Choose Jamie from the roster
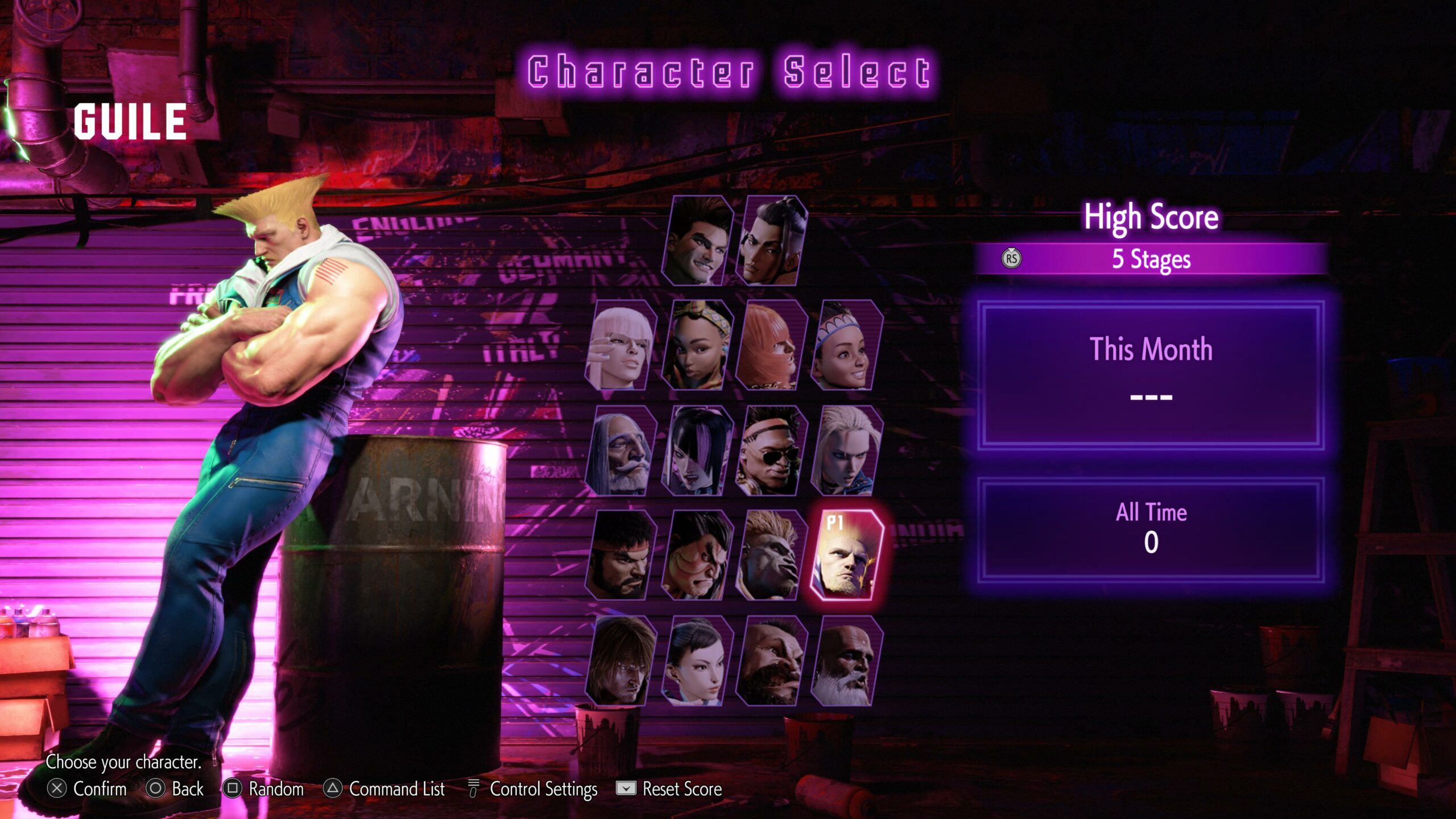The image size is (1456, 819). point(771,240)
